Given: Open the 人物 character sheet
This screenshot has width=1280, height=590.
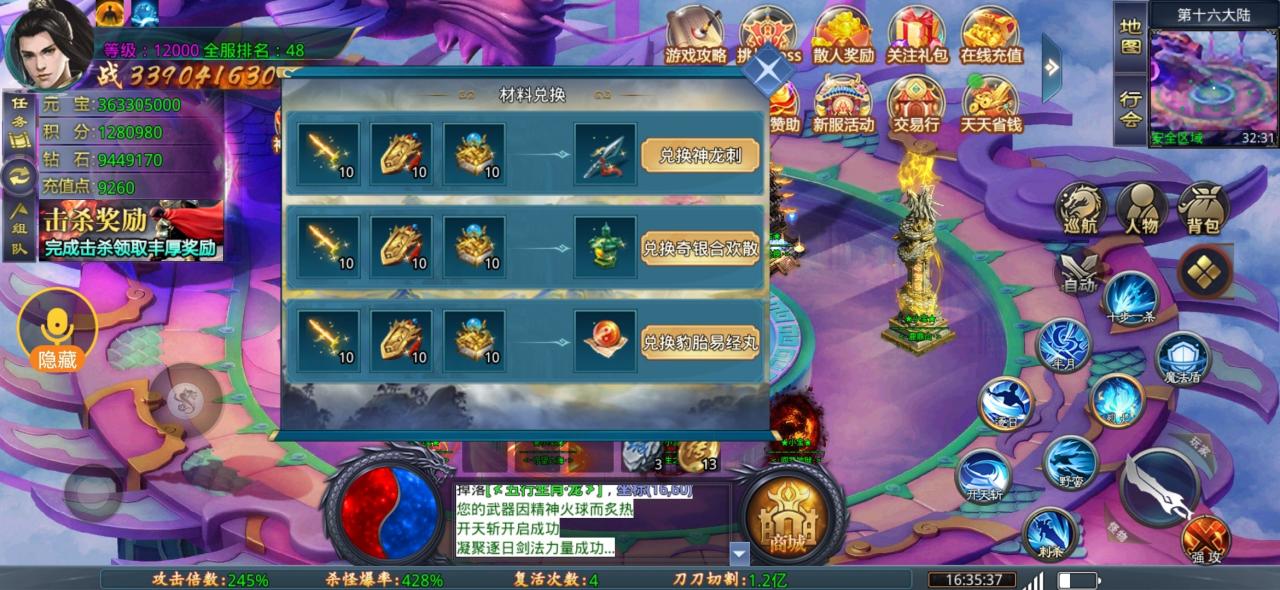Looking at the screenshot, I should click(1141, 210).
